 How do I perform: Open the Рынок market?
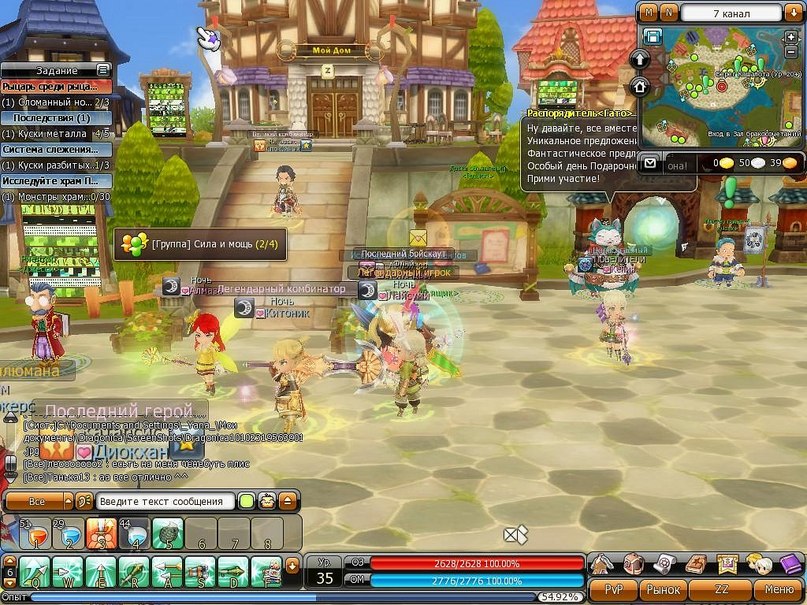point(661,590)
